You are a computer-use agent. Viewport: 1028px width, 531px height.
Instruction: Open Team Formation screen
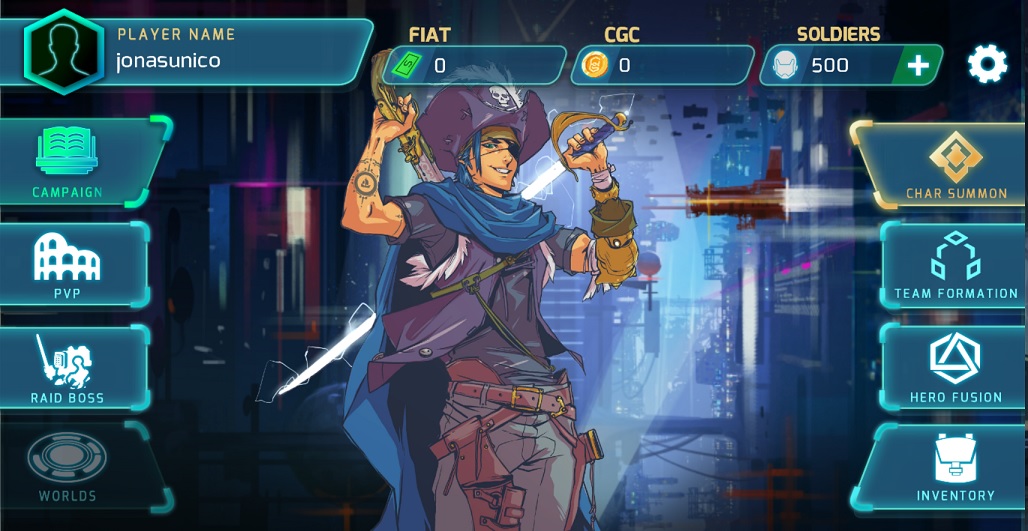pos(954,264)
